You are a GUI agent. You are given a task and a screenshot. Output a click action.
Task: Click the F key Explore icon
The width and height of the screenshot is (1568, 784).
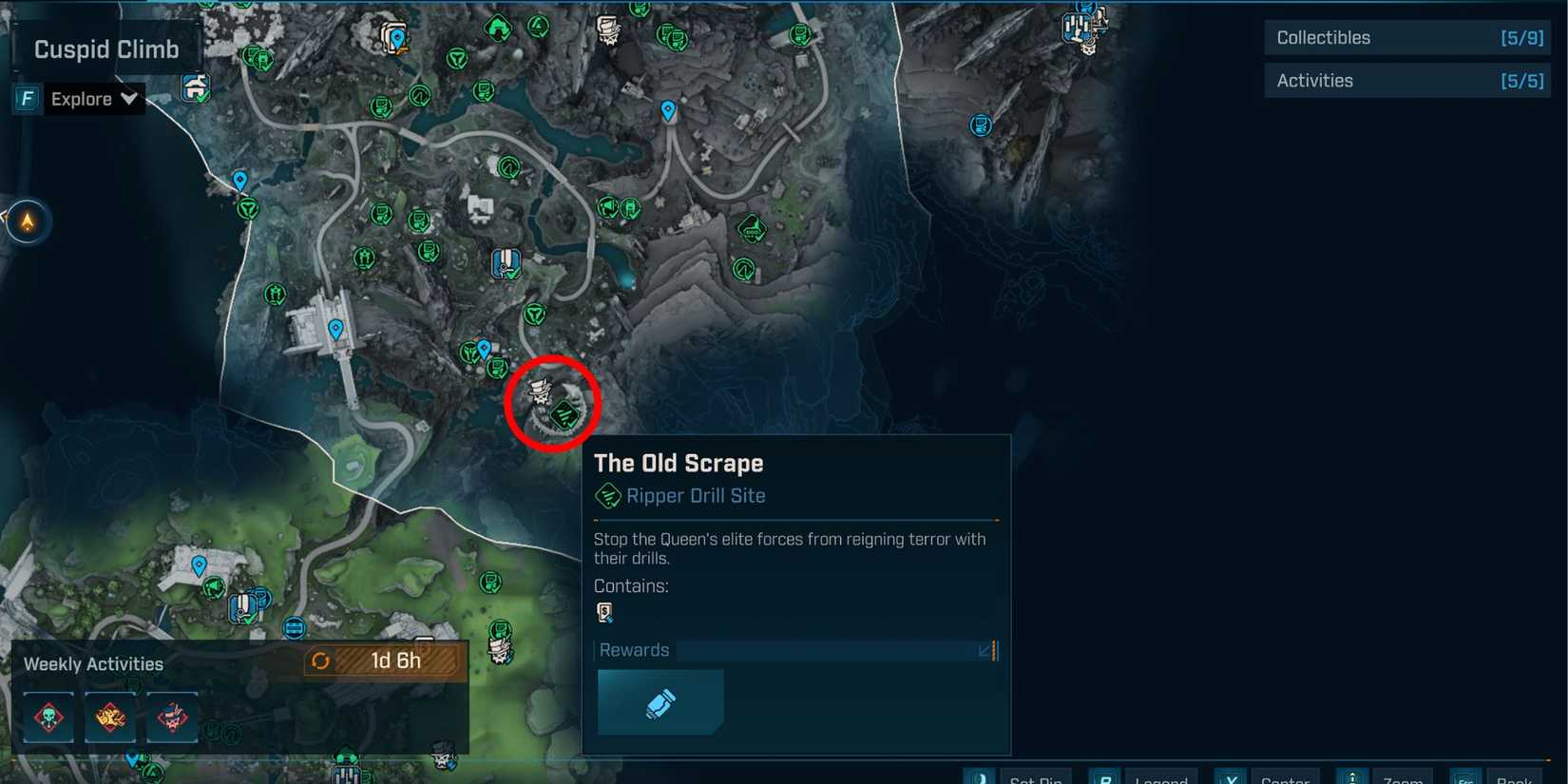27,98
